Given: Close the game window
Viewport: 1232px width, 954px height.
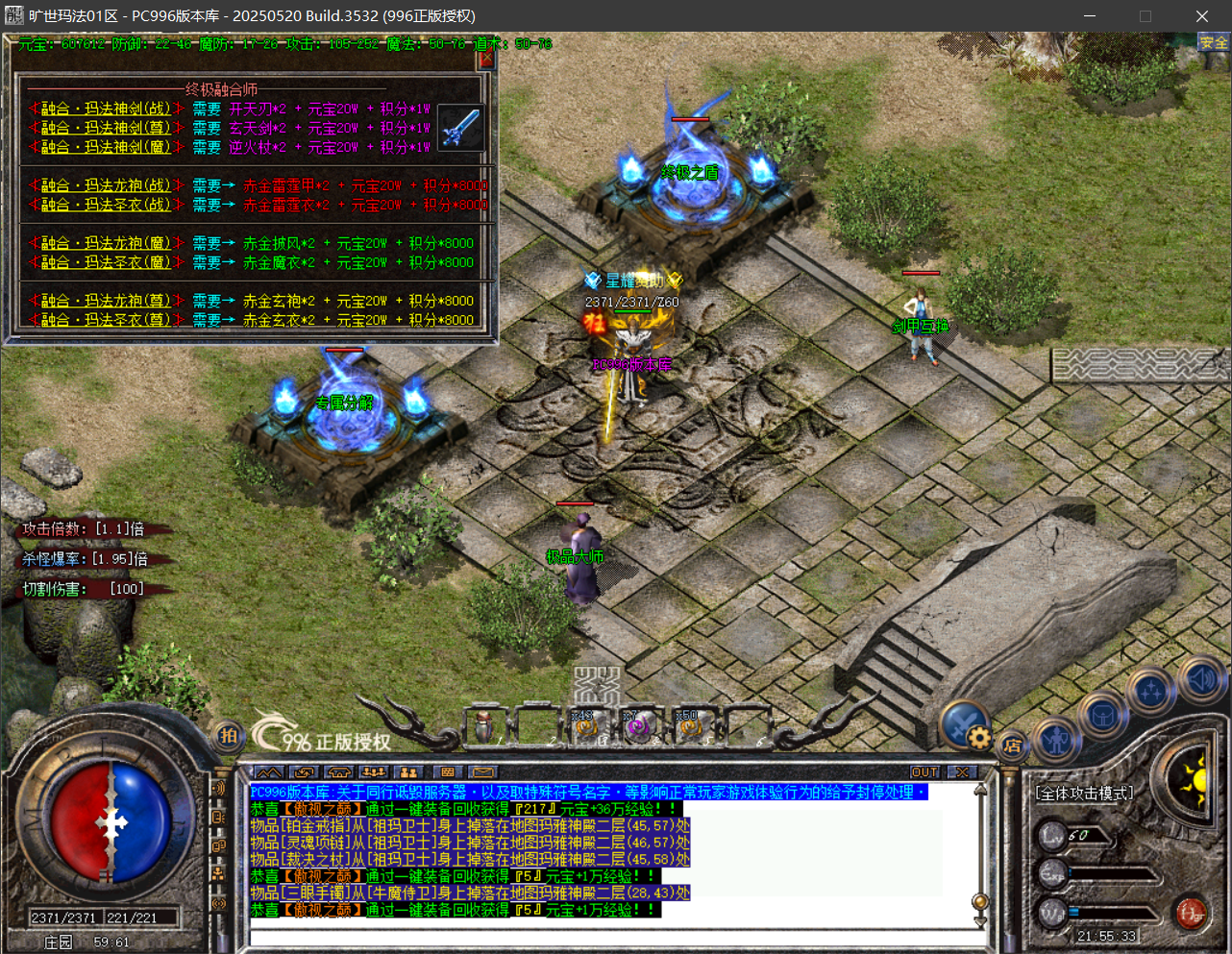Looking at the screenshot, I should [1201, 16].
